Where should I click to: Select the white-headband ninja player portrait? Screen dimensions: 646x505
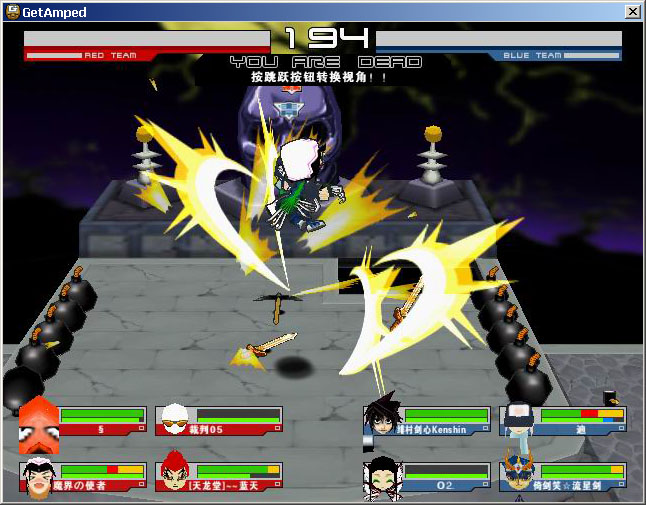[x=518, y=420]
